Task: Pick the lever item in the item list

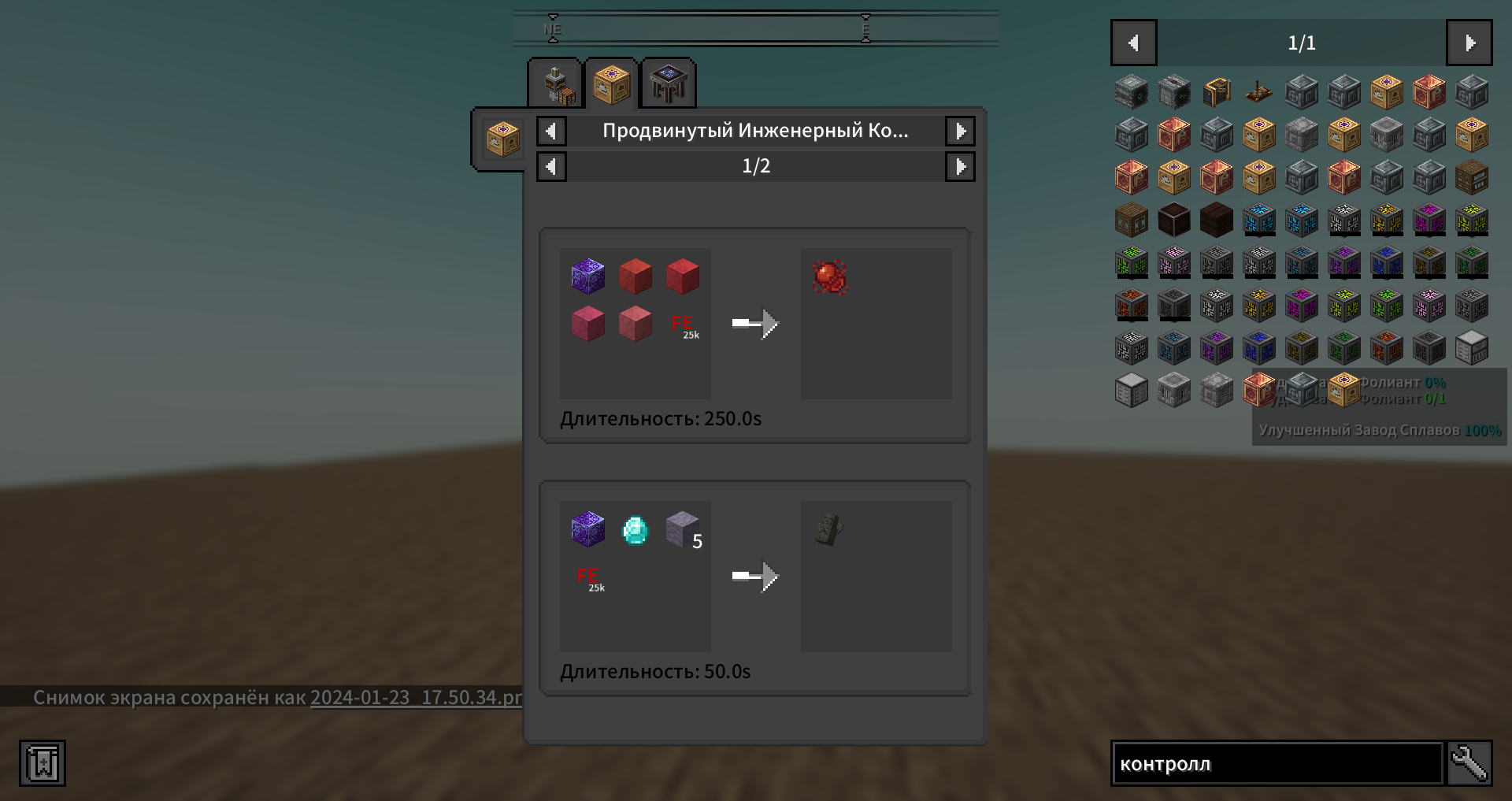Action: point(1258,92)
